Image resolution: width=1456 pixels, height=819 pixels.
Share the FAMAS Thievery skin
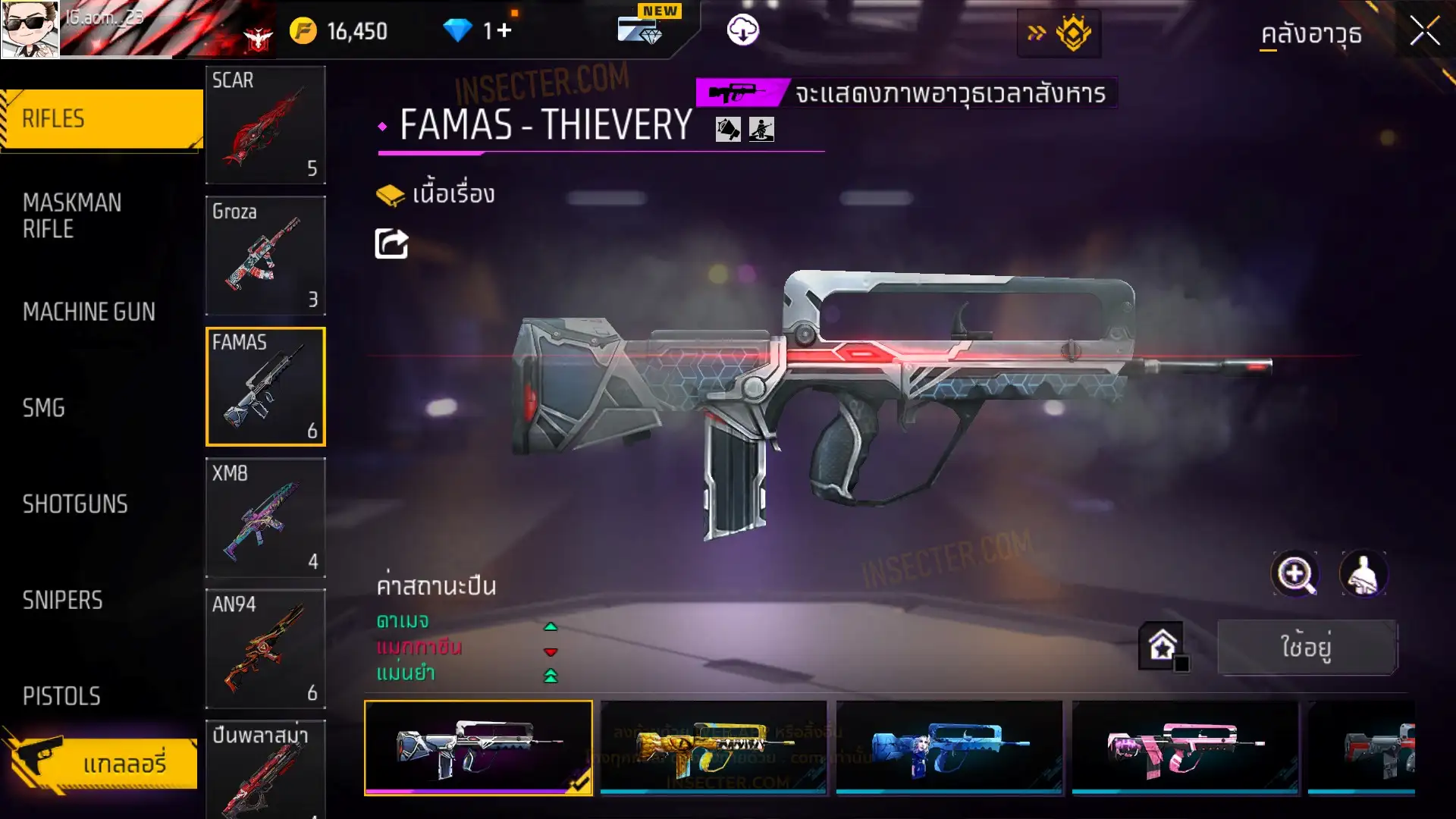coord(391,244)
